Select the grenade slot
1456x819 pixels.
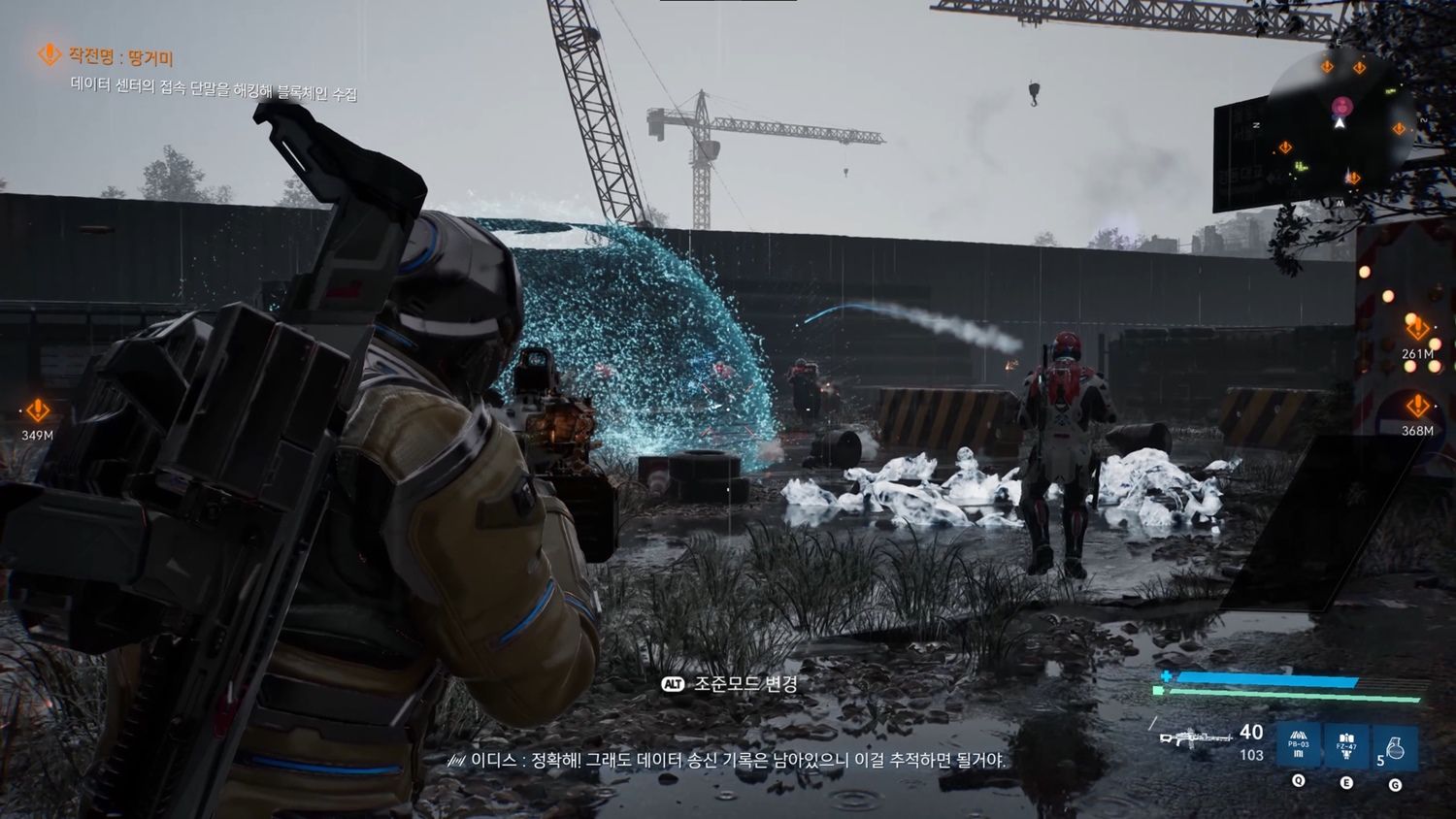coord(1394,747)
